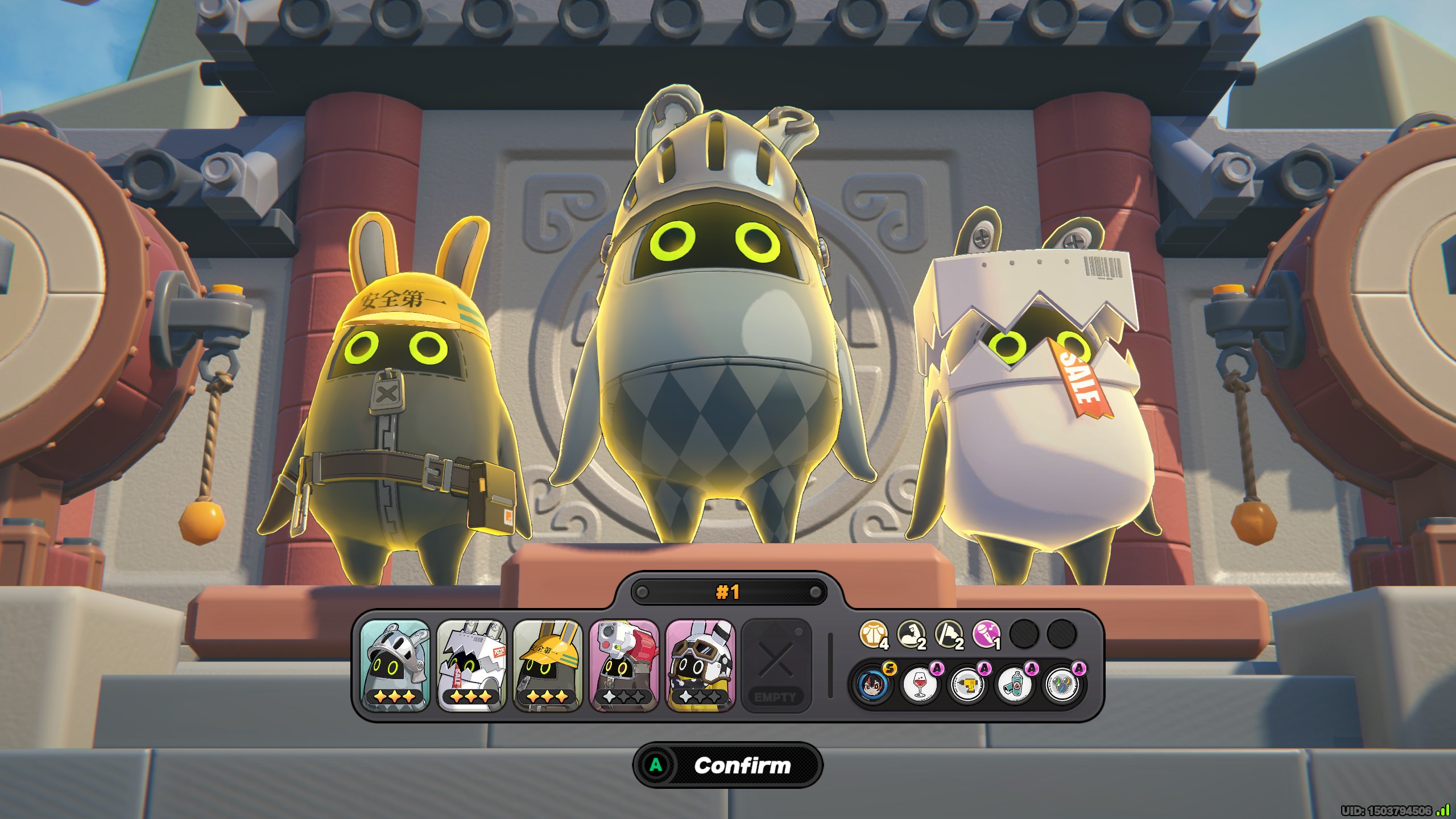Pick the red revolver Bangboo card
1456x819 pixels.
[x=624, y=665]
